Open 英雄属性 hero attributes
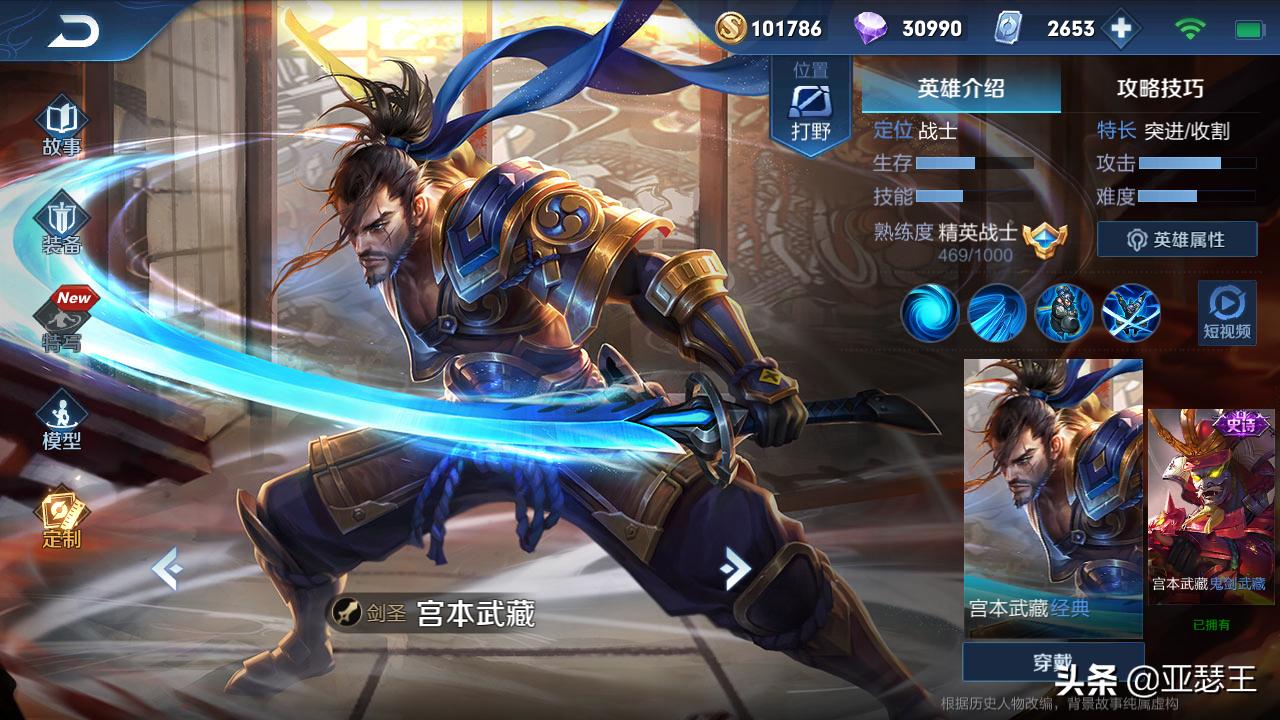Screen dimensions: 1280x720 (x=1178, y=238)
